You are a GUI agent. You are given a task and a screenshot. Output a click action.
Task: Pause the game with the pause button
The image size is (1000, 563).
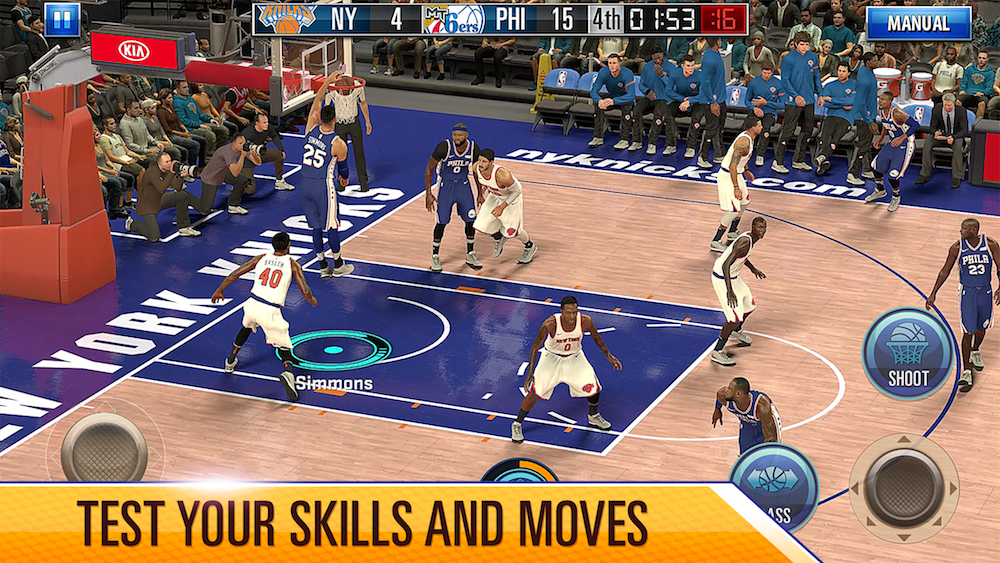pos(62,19)
